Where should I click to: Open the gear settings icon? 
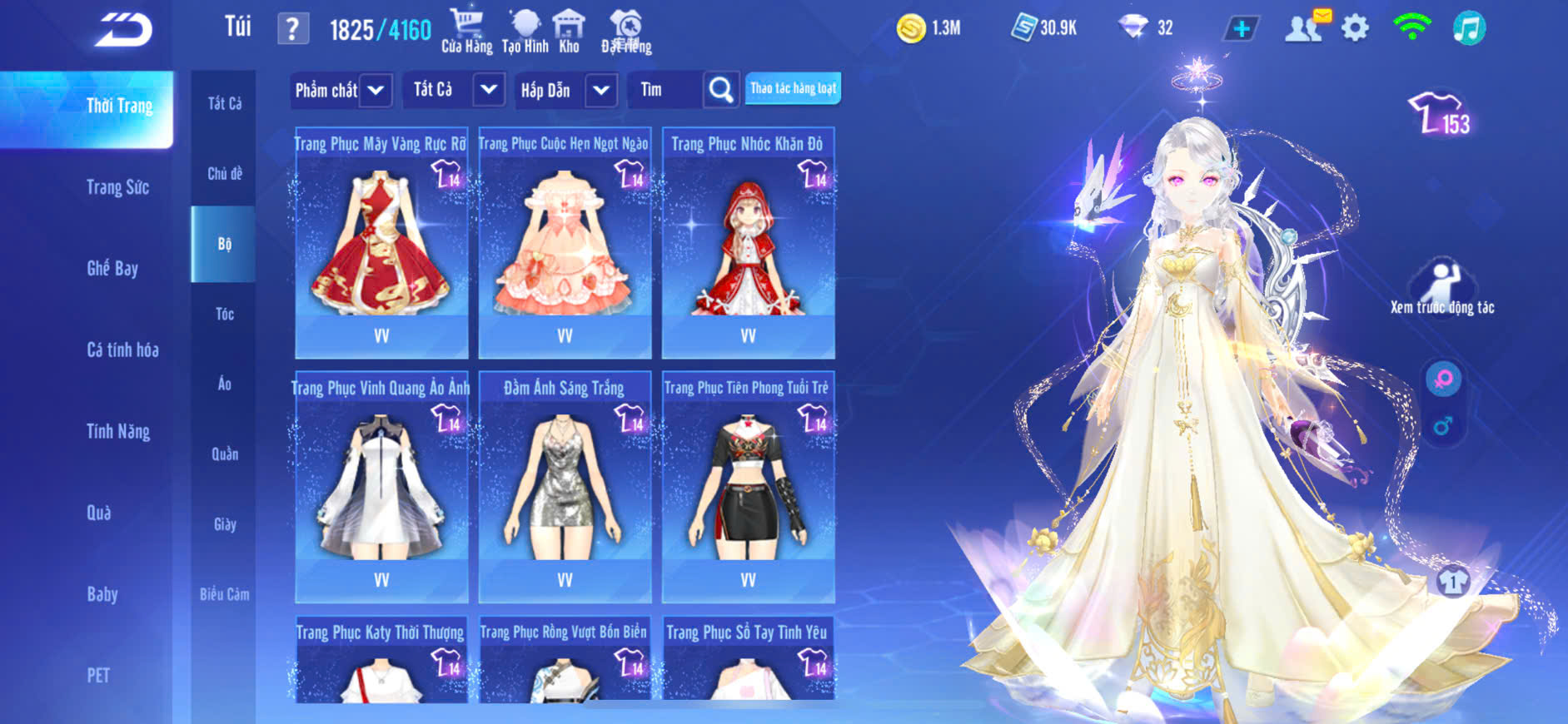[1355, 29]
